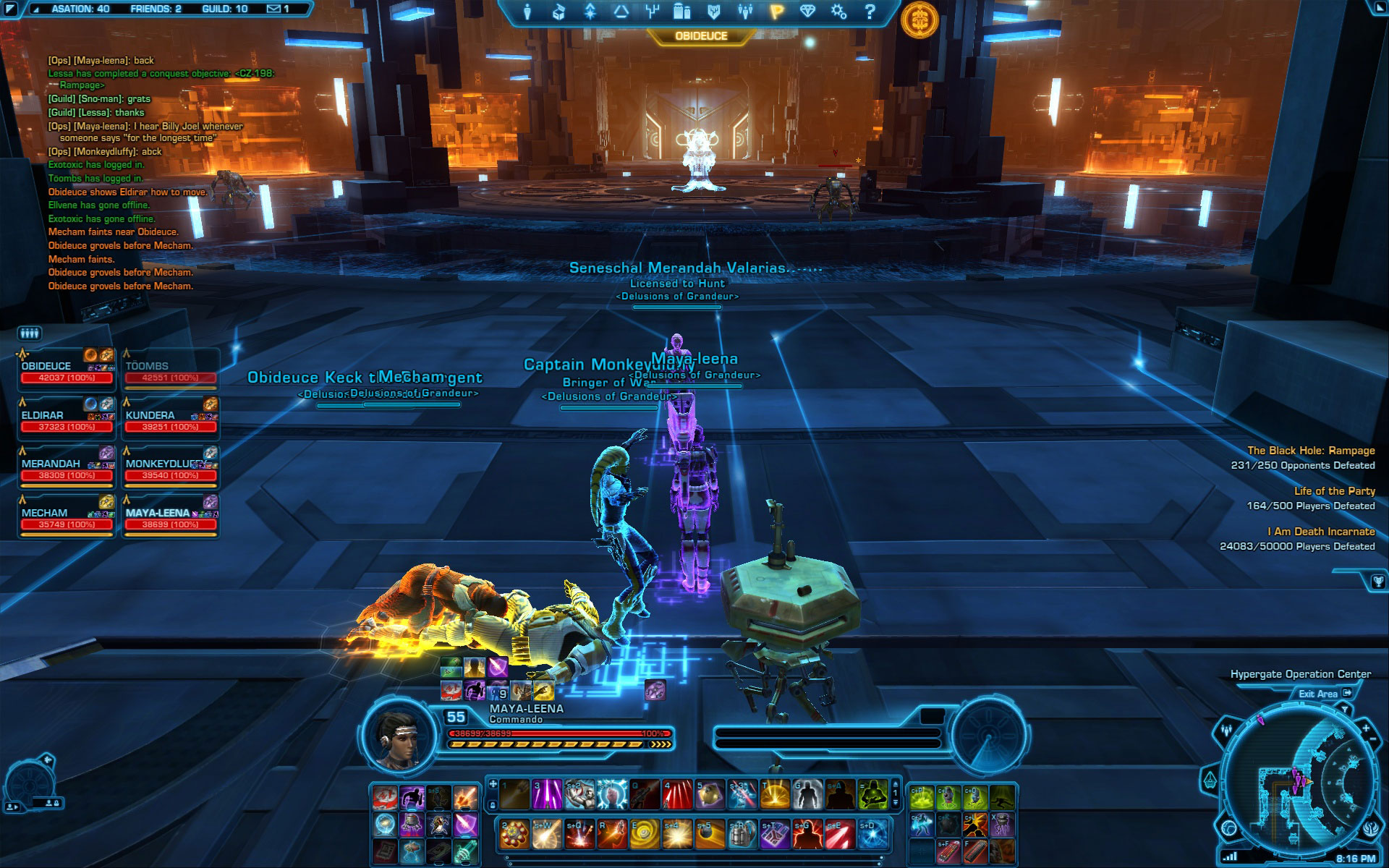Activate the yellow spiral ability on E
The height and width of the screenshot is (868, 1389).
tap(645, 834)
